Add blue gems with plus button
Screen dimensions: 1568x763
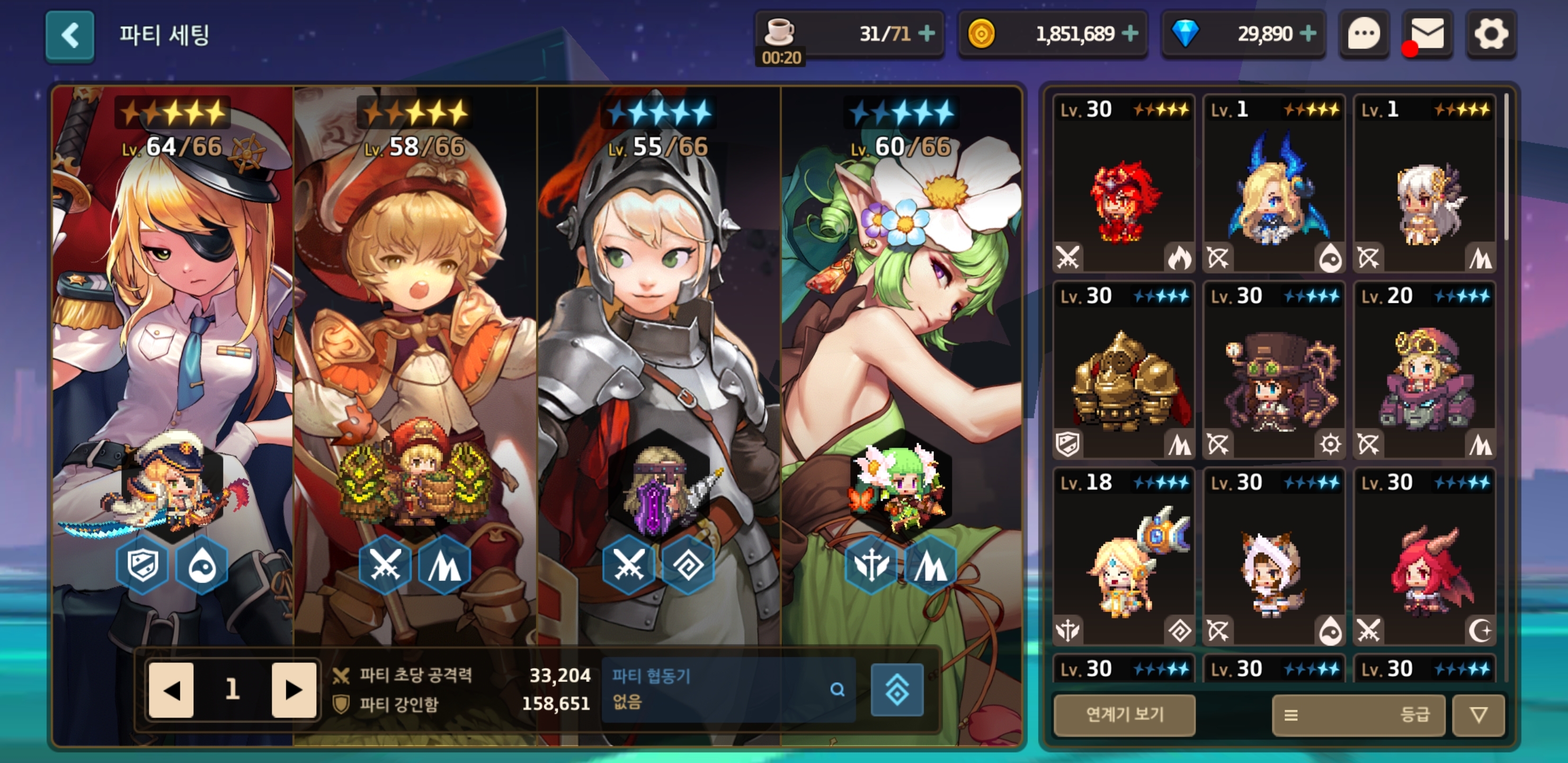(x=1307, y=33)
